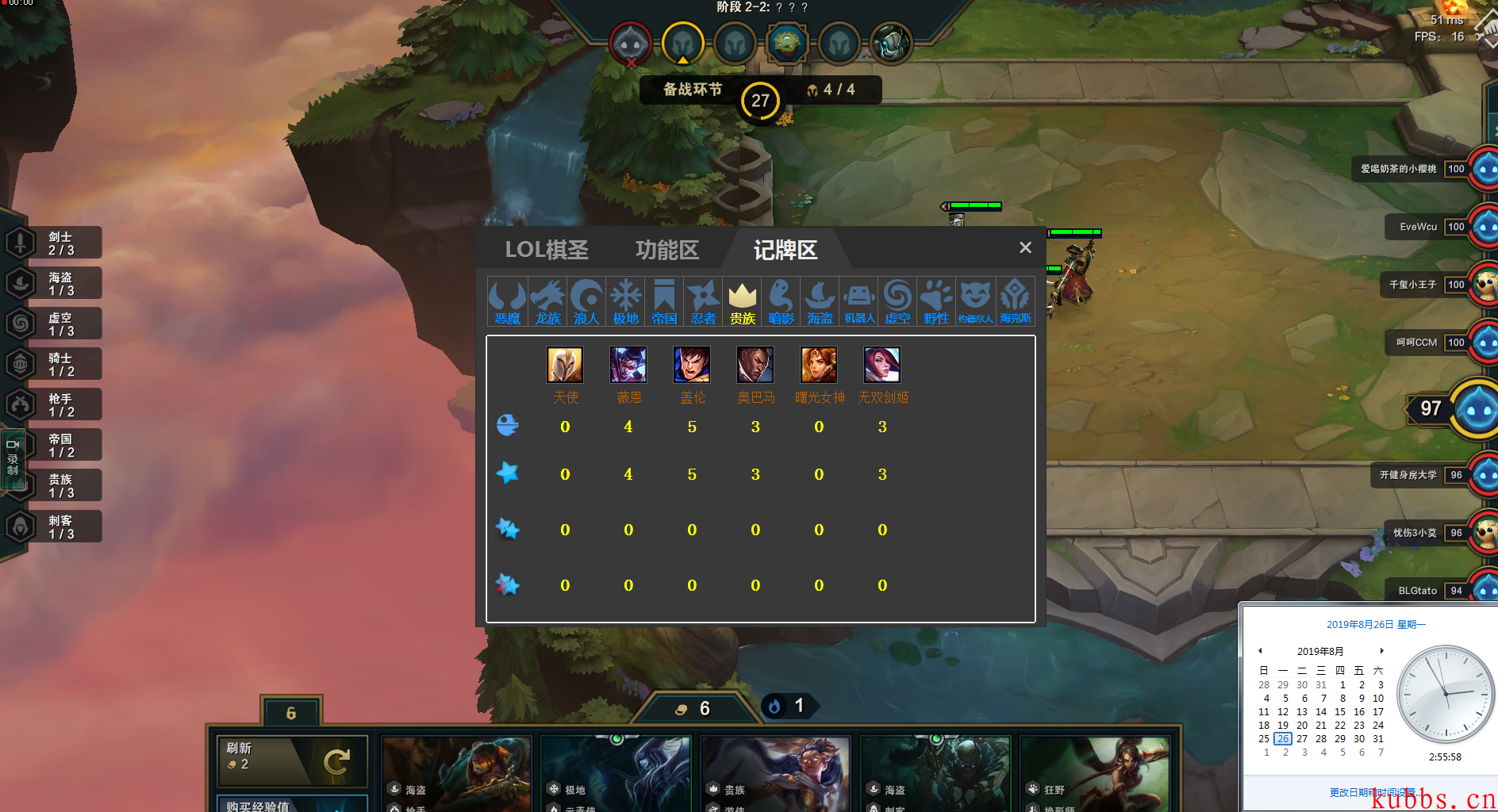Choose the 野性 paw trait filter
Image resolution: width=1498 pixels, height=812 pixels.
click(x=936, y=302)
